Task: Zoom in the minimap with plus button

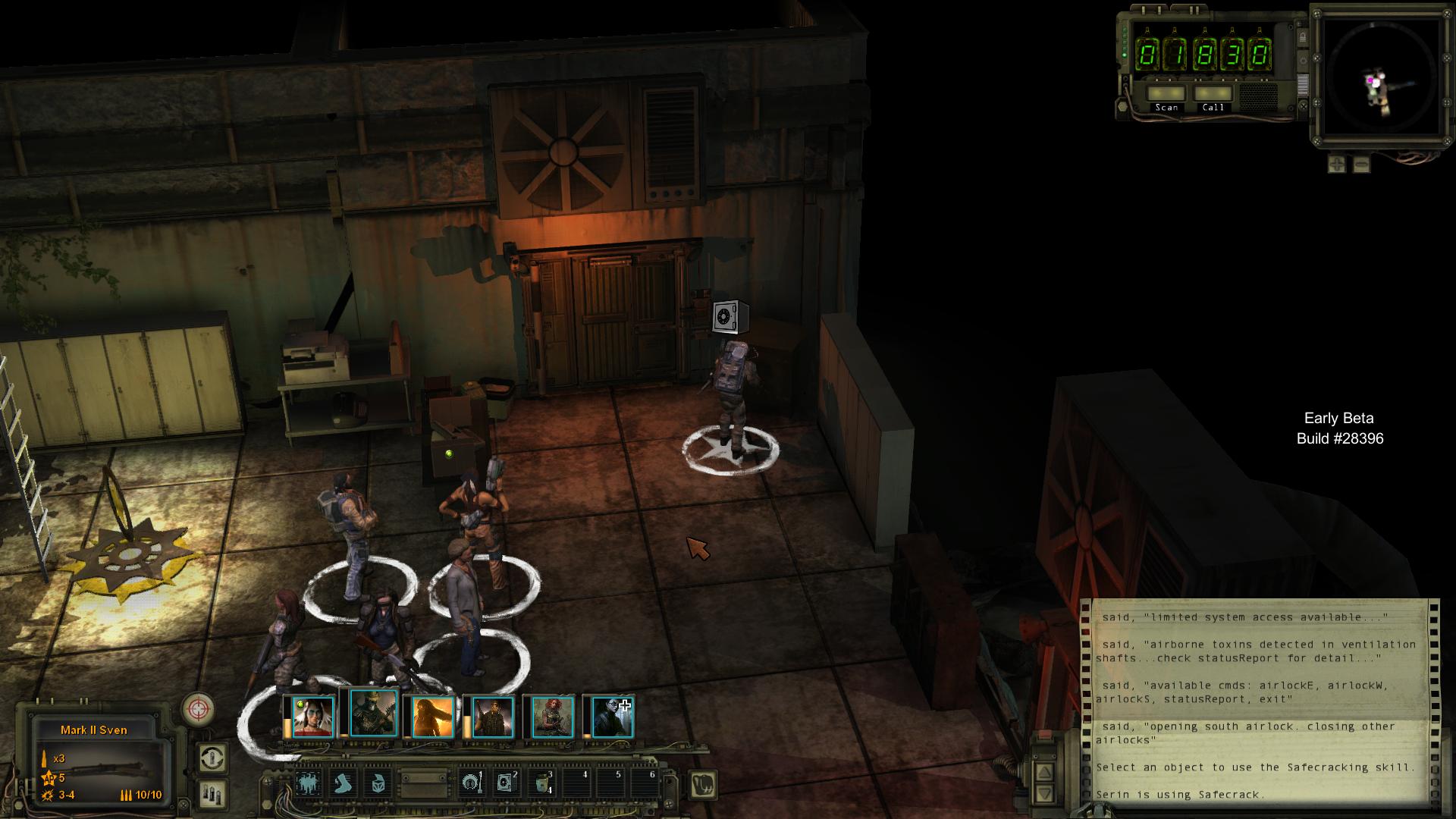Action: [1336, 163]
